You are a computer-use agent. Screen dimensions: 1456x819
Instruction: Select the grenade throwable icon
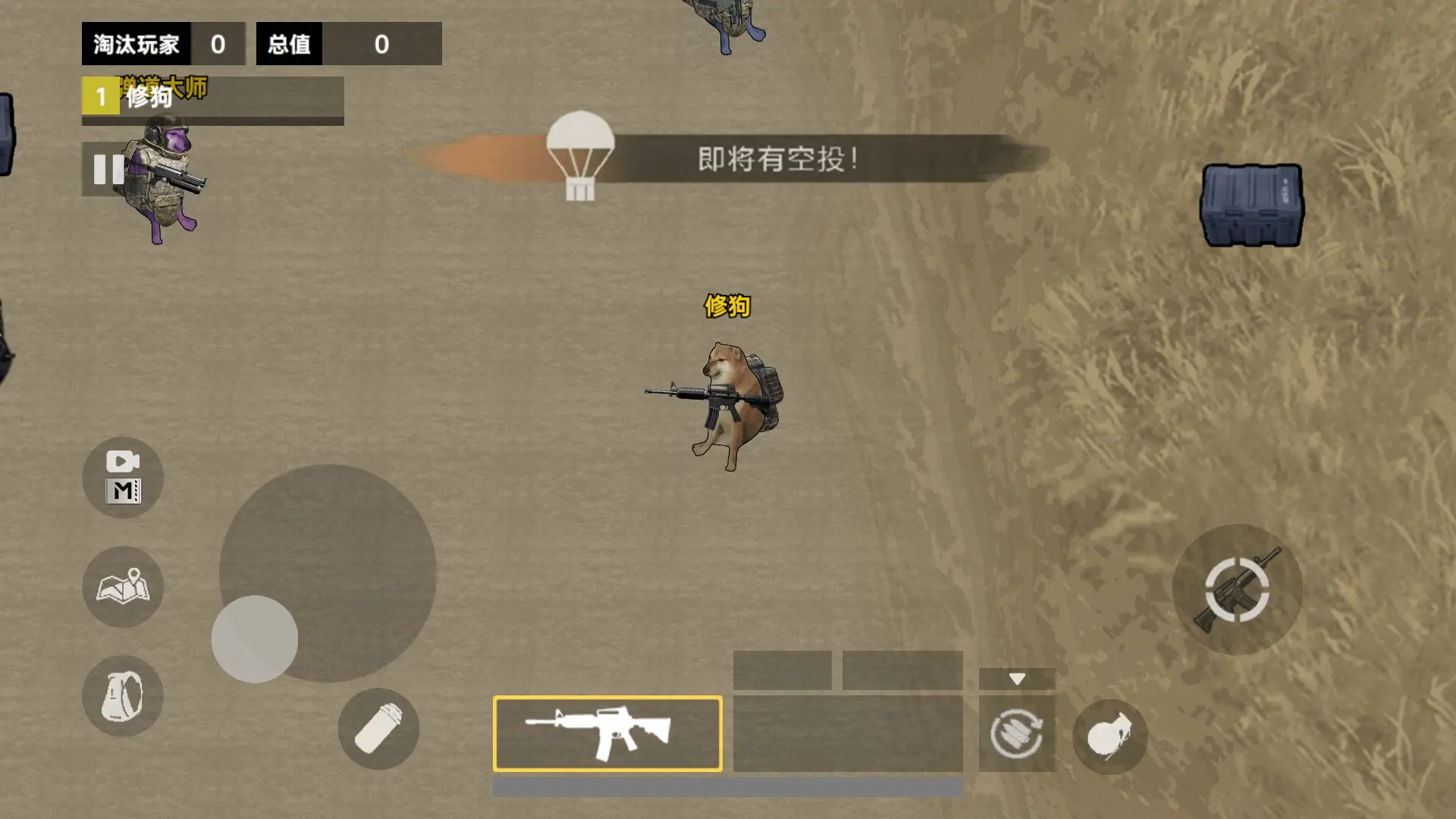[x=1109, y=735]
